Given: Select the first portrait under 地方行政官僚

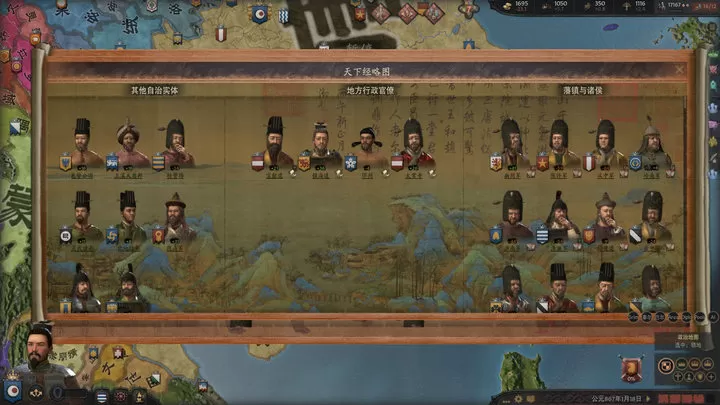Looking at the screenshot, I should coord(275,141).
